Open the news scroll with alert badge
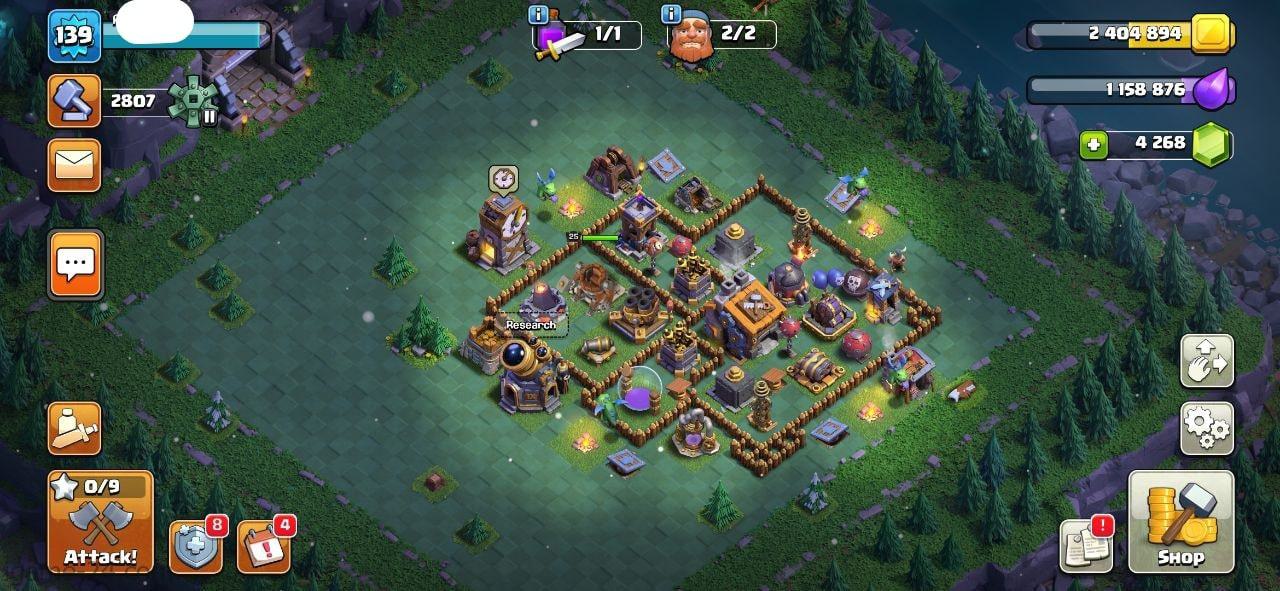Image resolution: width=1280 pixels, height=591 pixels. point(1086,547)
